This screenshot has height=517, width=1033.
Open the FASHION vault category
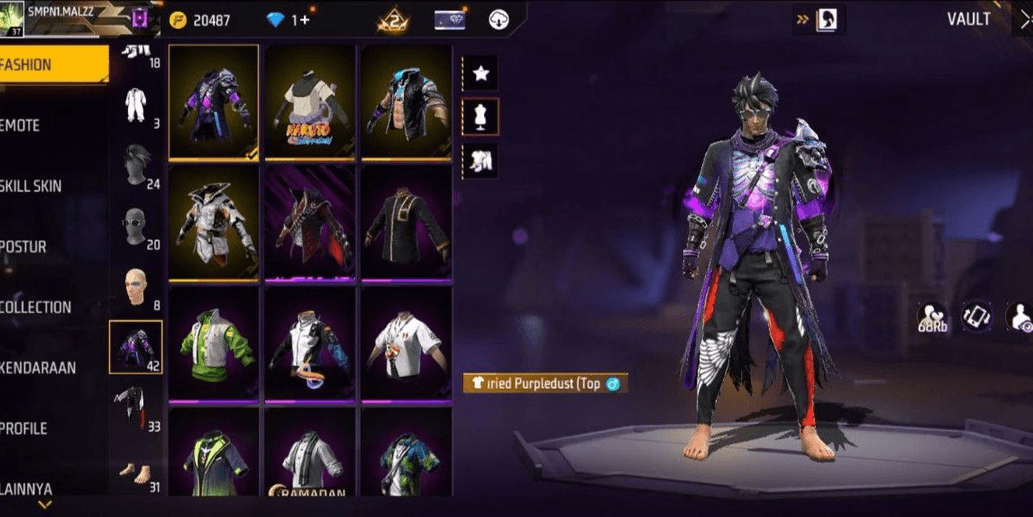[52, 65]
